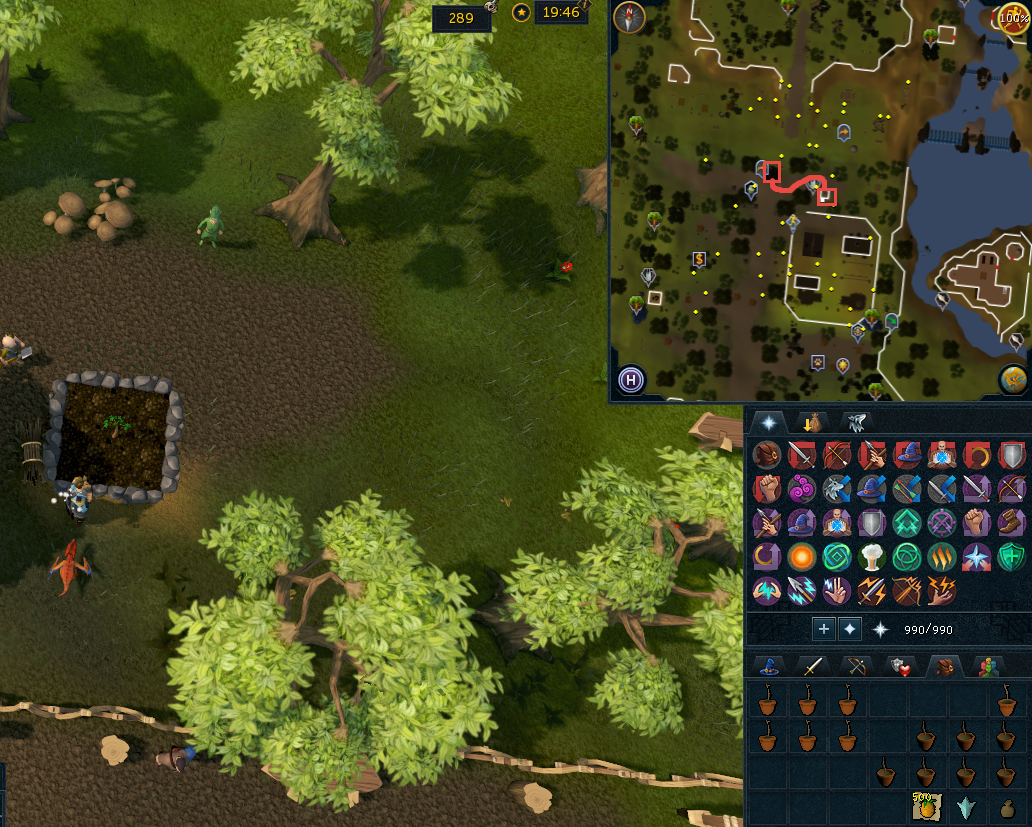
Task: Switch to the melee sword tab
Action: (812, 666)
